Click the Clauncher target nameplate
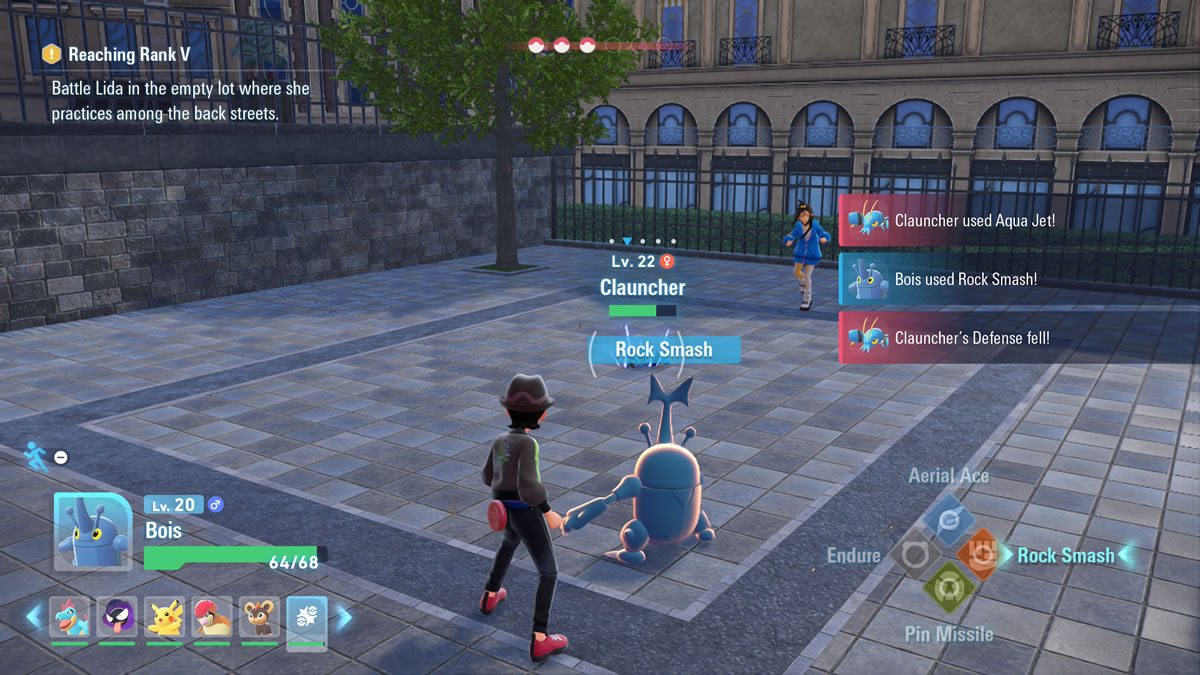1200x675 pixels. coord(642,287)
